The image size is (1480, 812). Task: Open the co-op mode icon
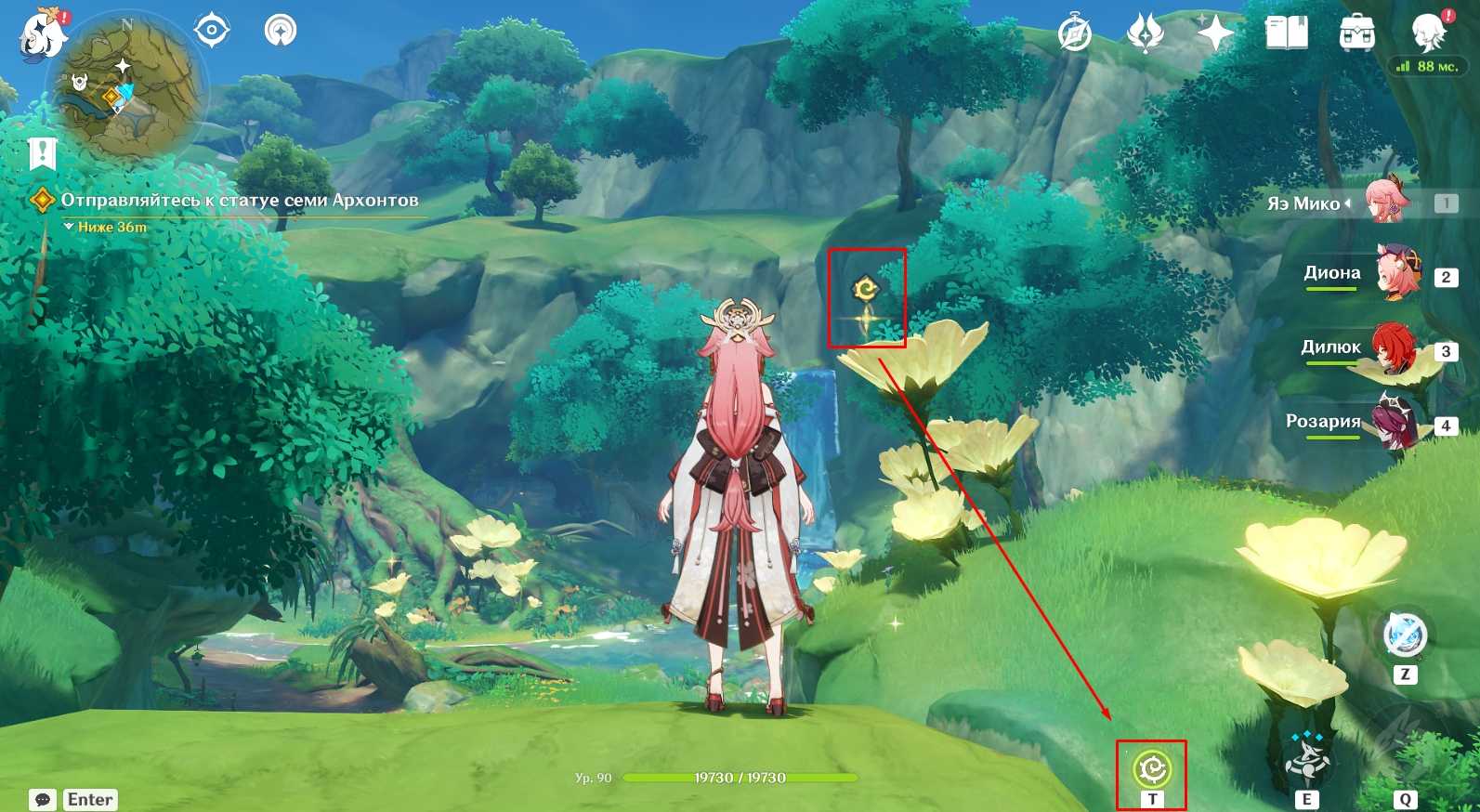[281, 31]
